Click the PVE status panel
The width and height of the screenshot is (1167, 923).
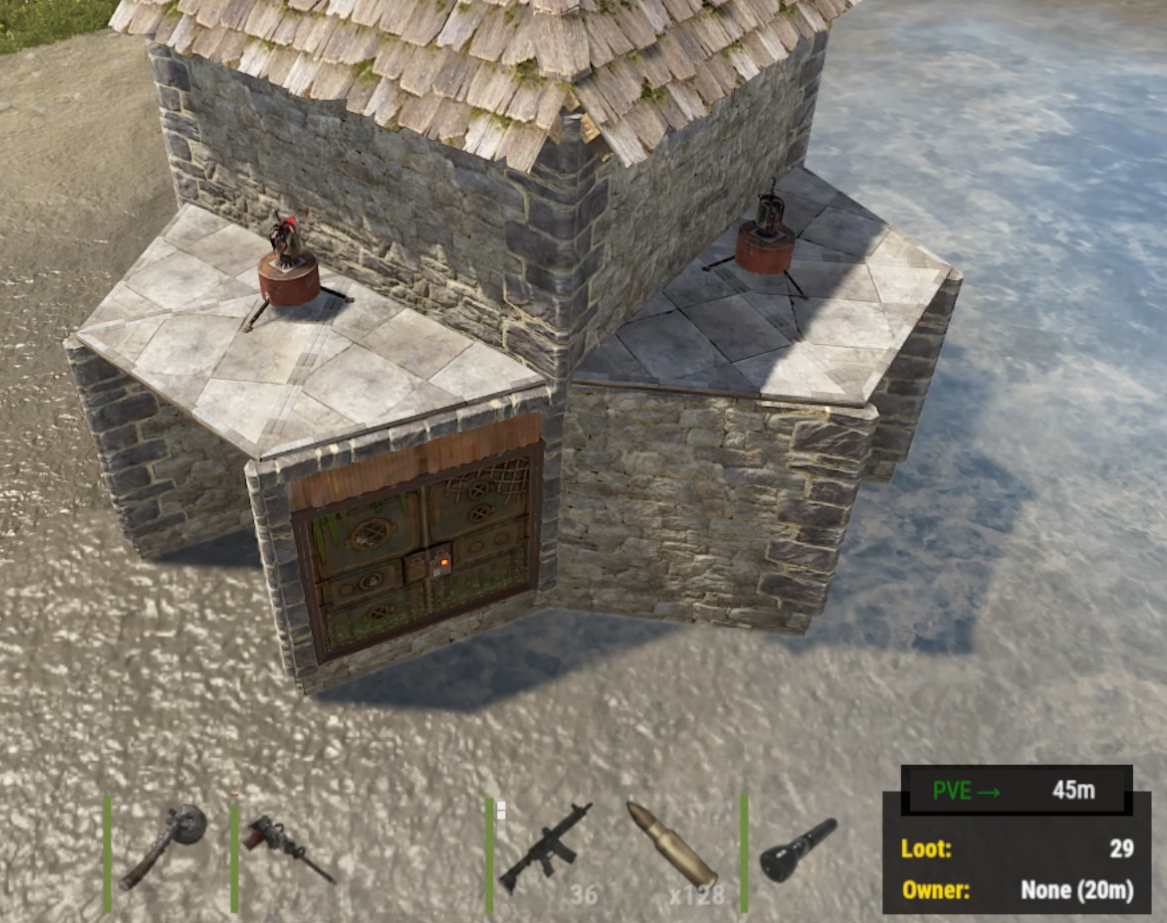point(1016,790)
